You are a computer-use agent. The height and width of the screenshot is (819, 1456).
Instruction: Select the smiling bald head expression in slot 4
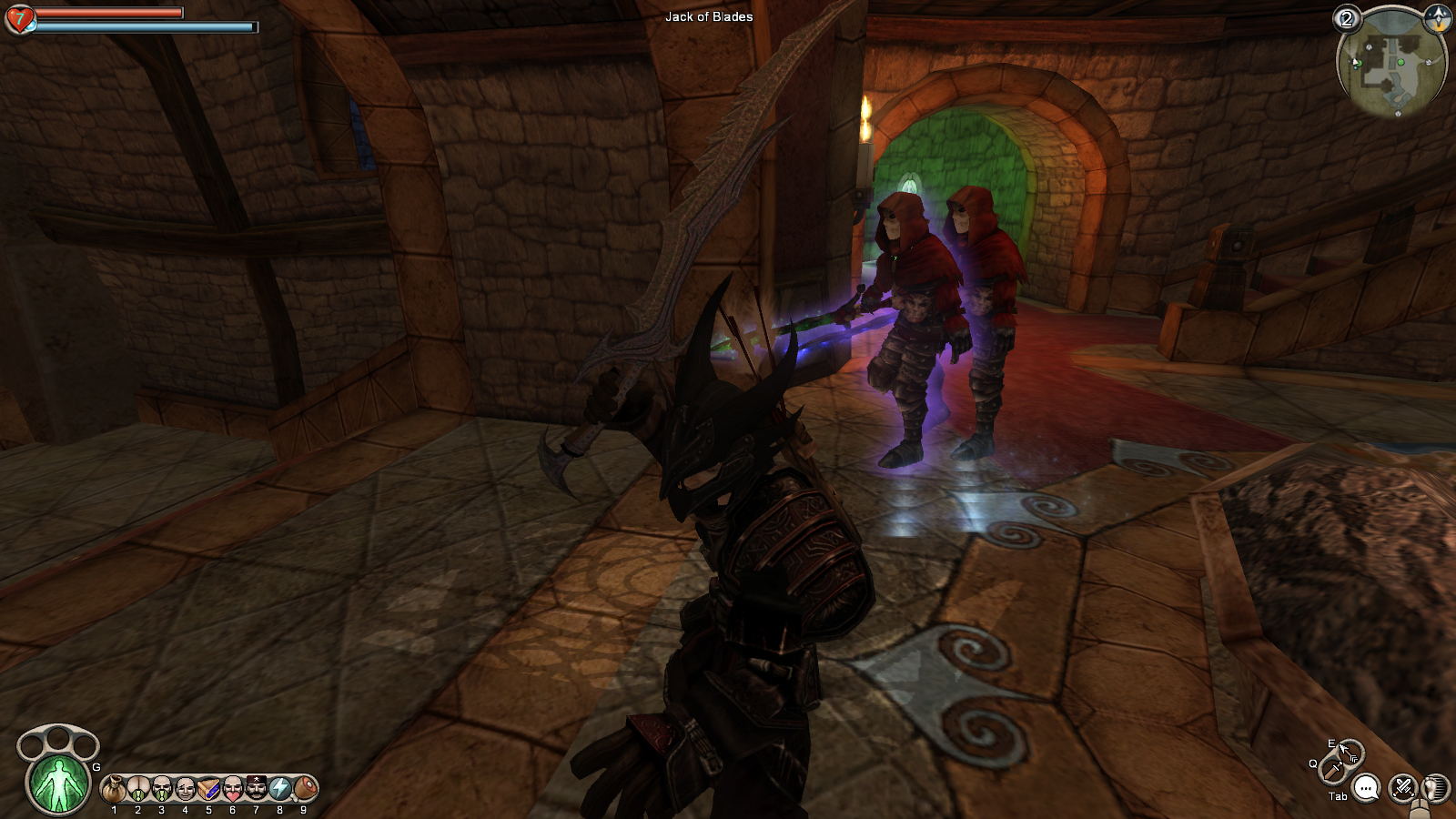point(185,788)
